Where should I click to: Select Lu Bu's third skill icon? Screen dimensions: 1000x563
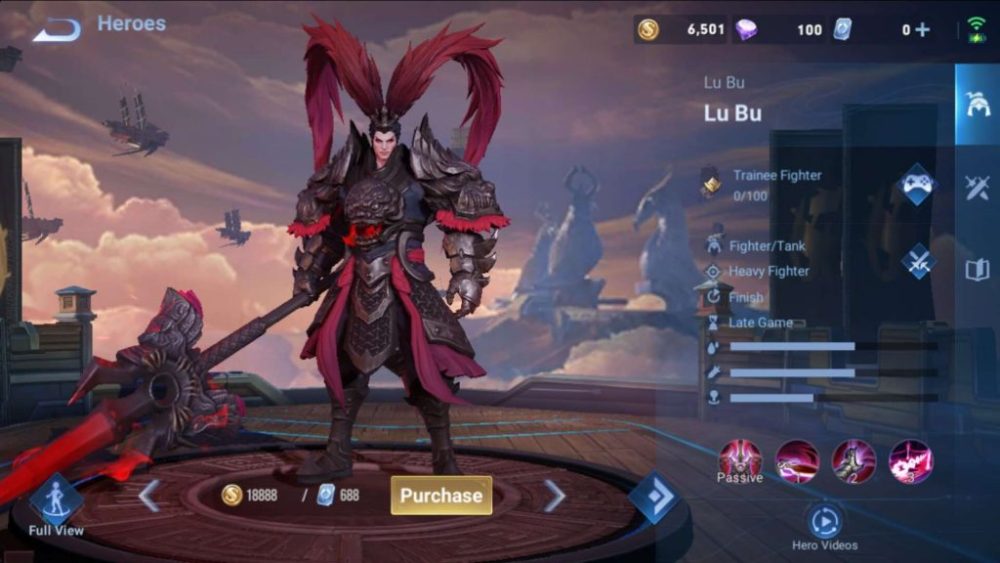910,461
